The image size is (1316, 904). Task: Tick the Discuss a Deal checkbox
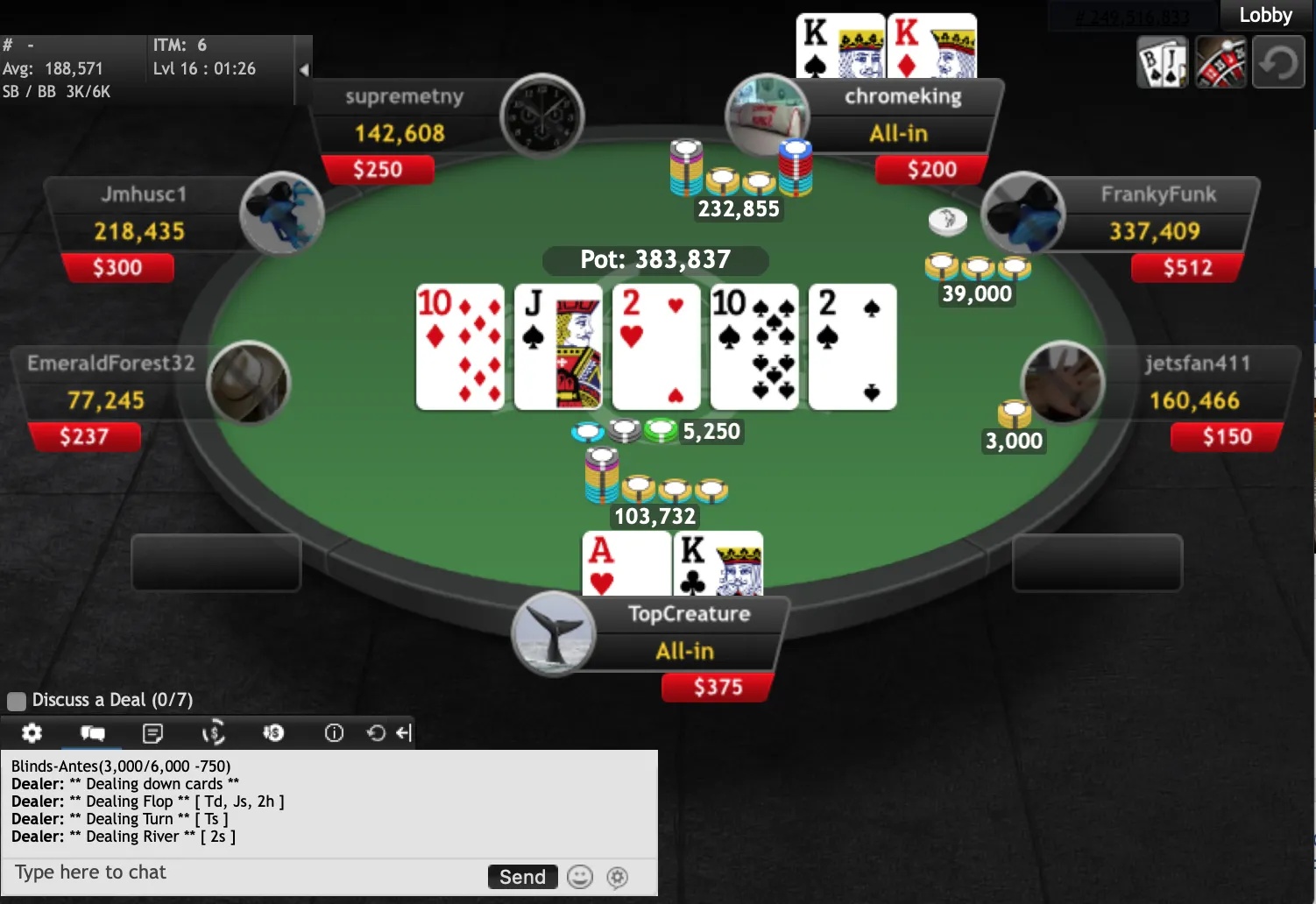17,701
